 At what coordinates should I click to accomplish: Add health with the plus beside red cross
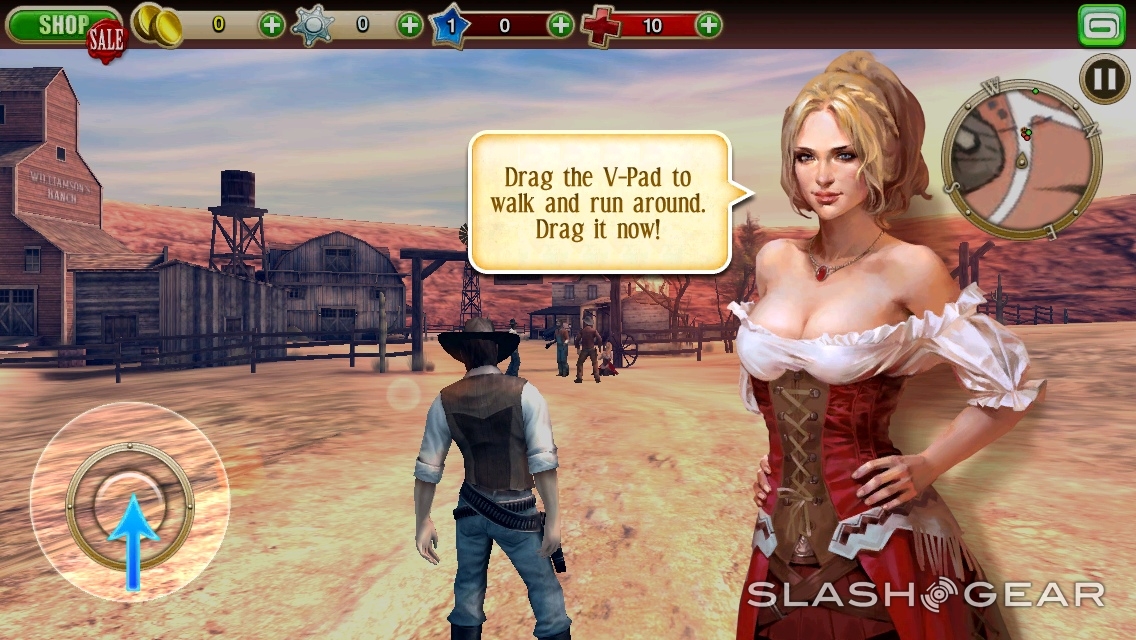coord(708,25)
